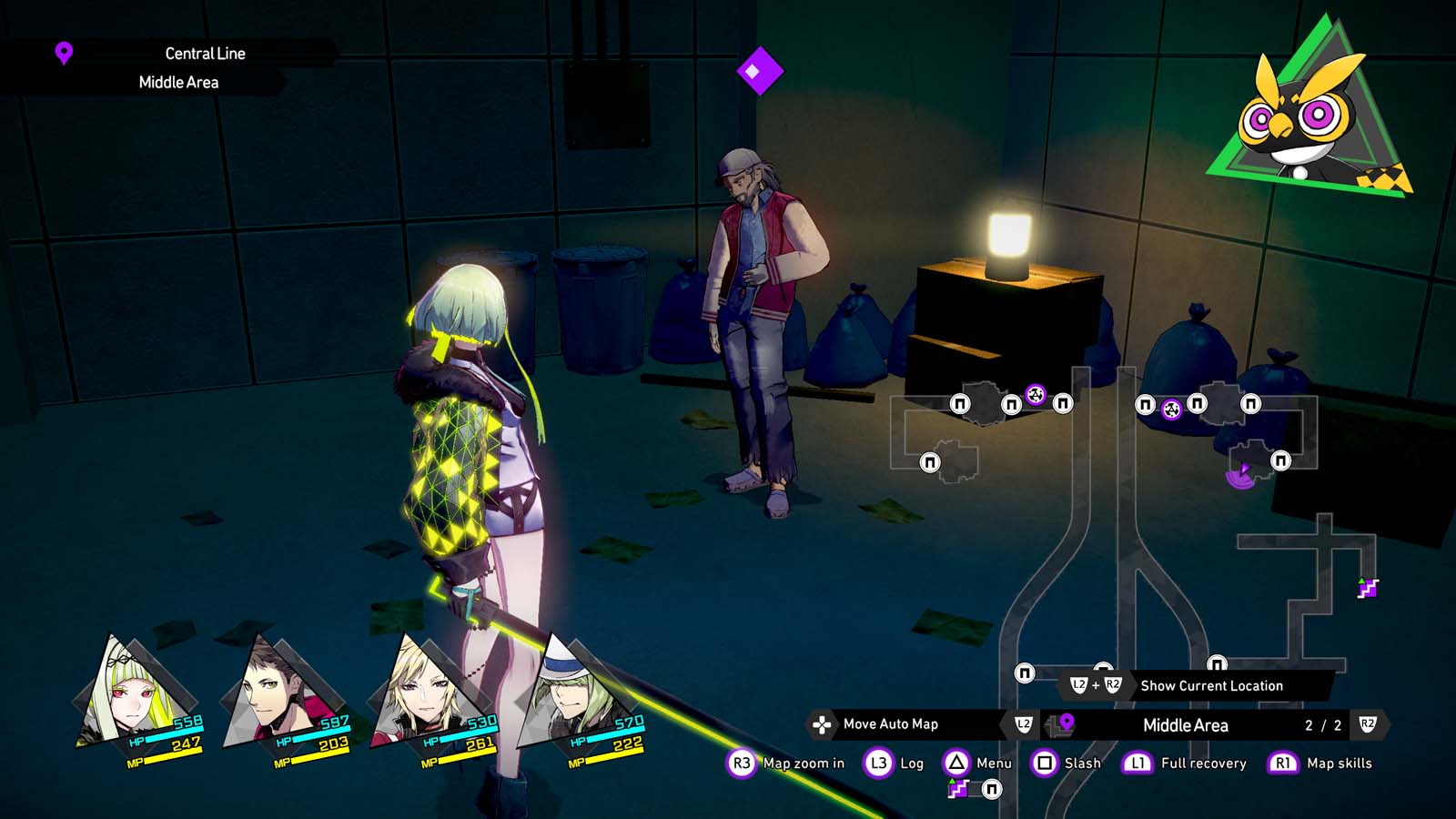This screenshot has width=1456, height=819.
Task: Activate Full recovery with the L1 icon
Action: pos(1137,763)
